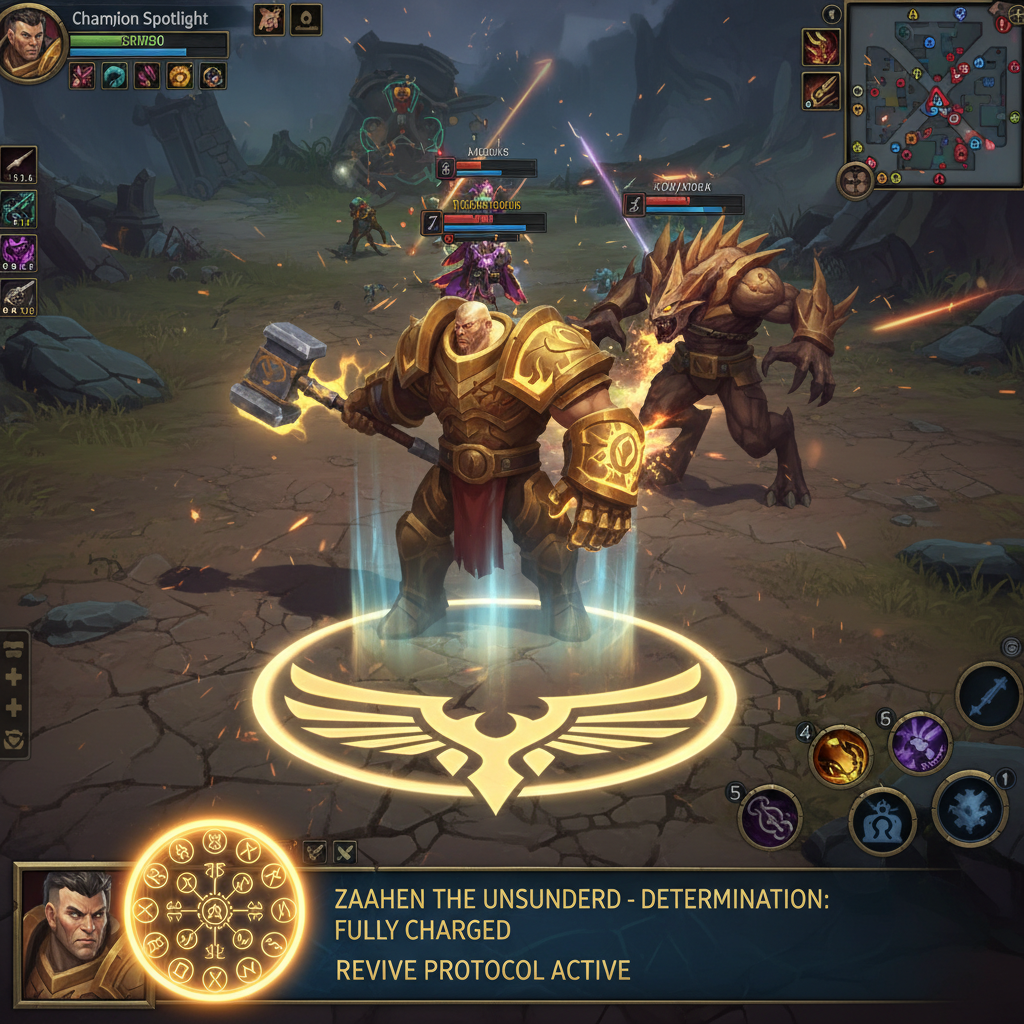Activate the purple fist ability

pos(919,743)
